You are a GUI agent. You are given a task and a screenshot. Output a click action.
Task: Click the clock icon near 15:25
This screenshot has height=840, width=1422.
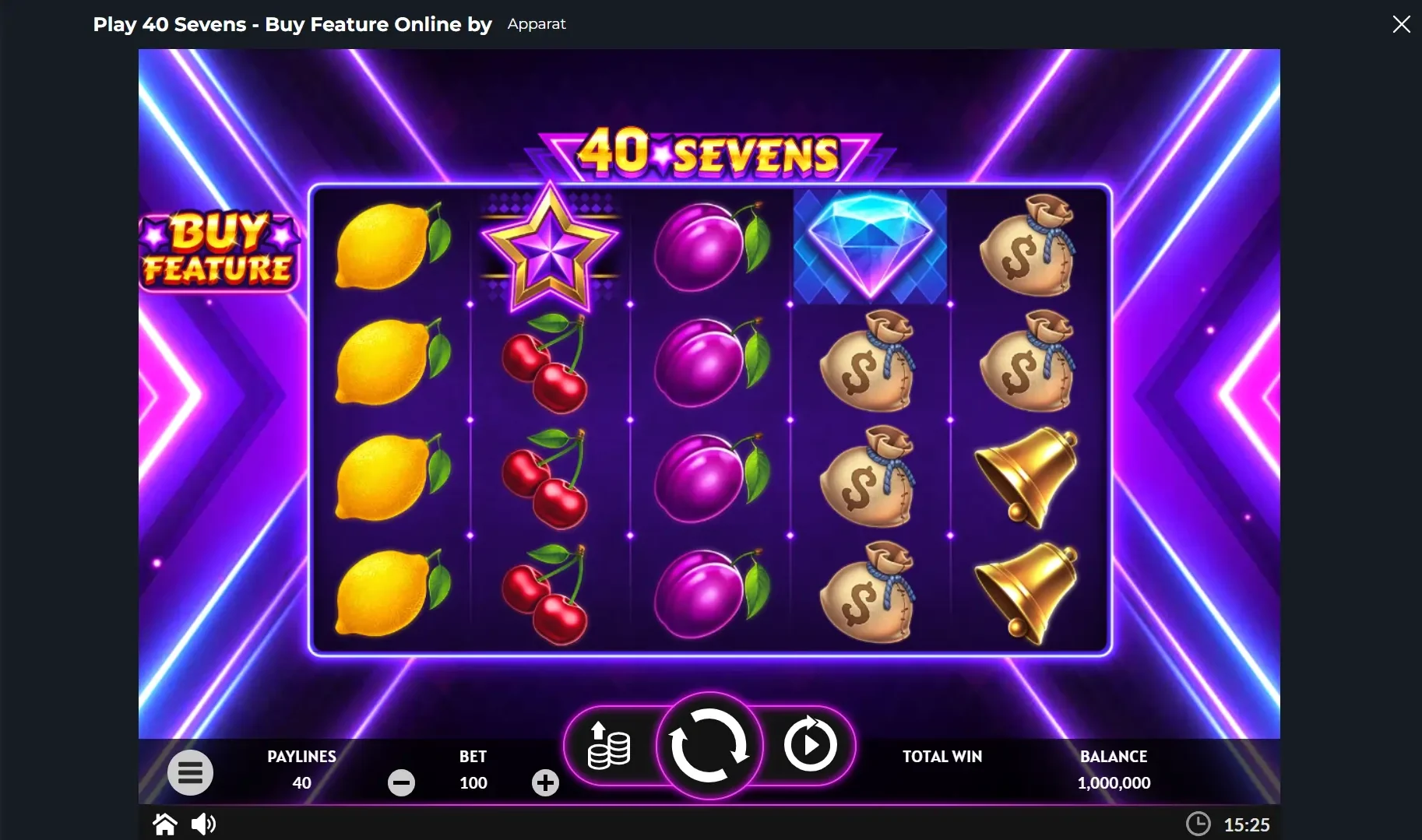coord(1198,823)
